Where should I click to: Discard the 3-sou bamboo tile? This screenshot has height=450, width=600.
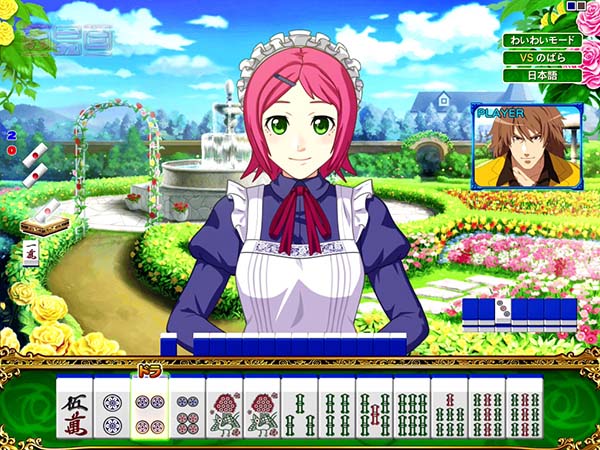(299, 410)
